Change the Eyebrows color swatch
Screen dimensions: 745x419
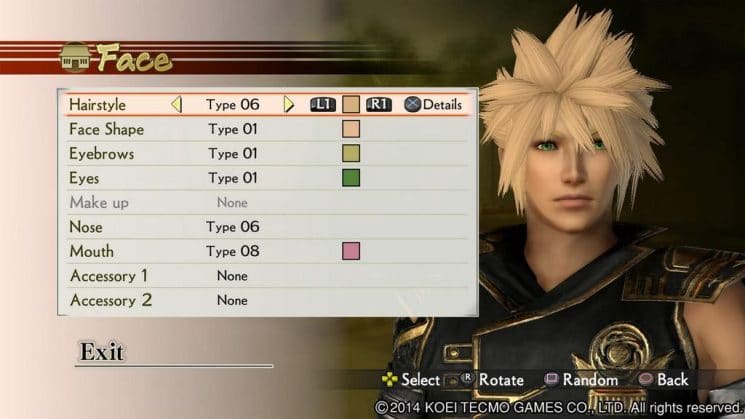tap(351, 154)
